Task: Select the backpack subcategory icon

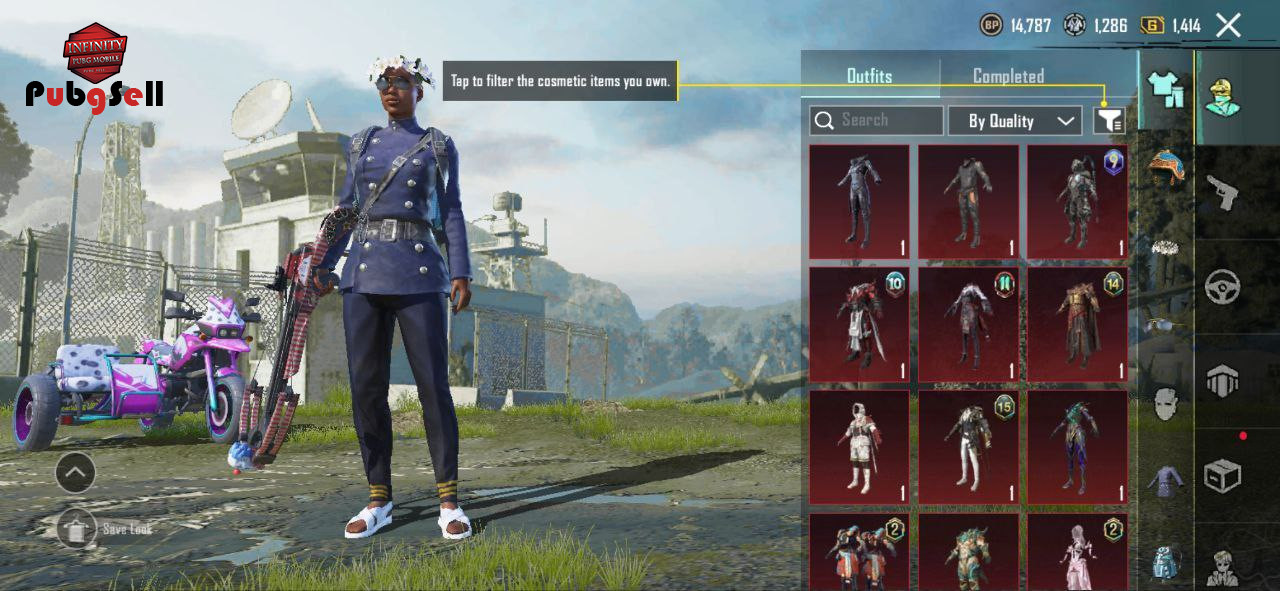Action: pos(1166,562)
